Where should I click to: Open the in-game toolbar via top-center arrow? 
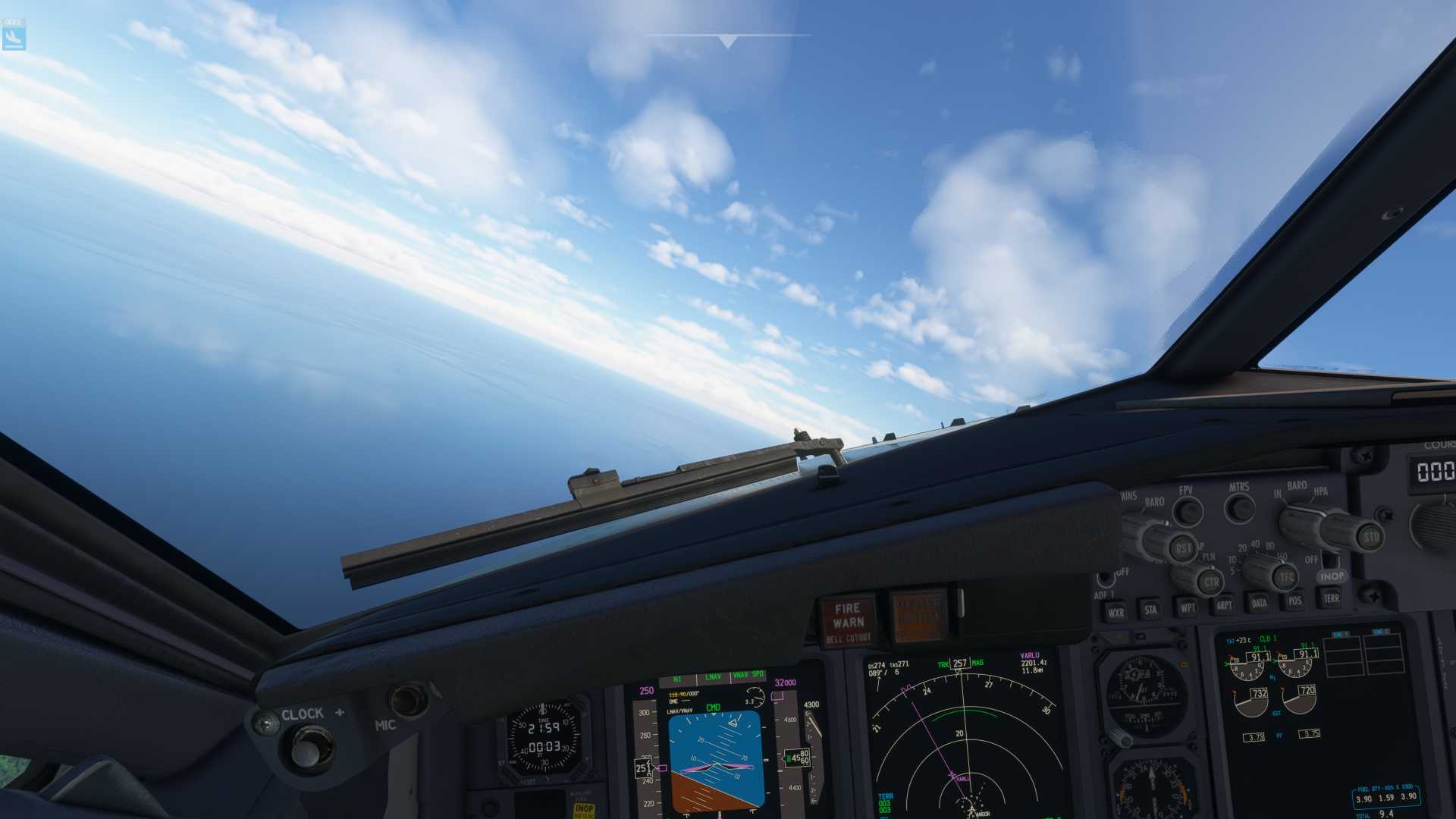point(726,39)
